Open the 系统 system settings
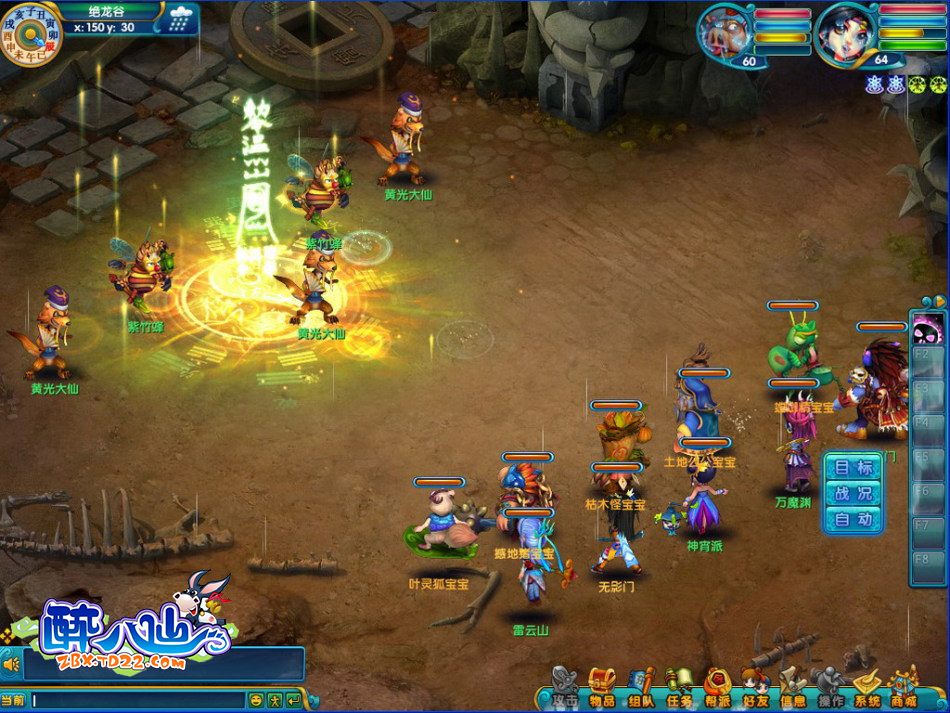Screen dimensions: 950x713 pyautogui.click(x=867, y=689)
